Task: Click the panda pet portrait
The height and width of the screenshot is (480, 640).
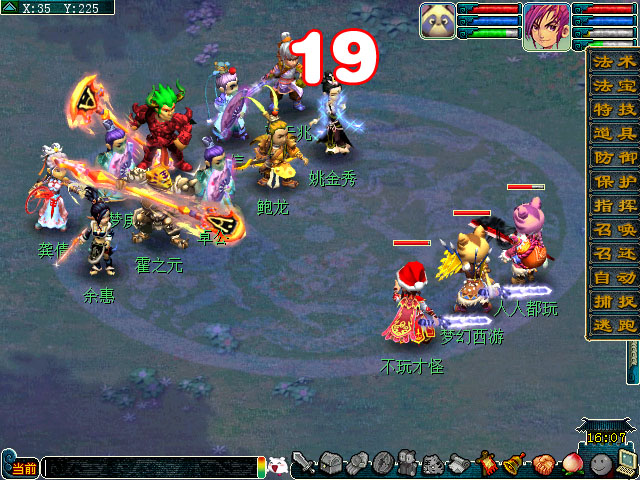Action: (x=438, y=20)
